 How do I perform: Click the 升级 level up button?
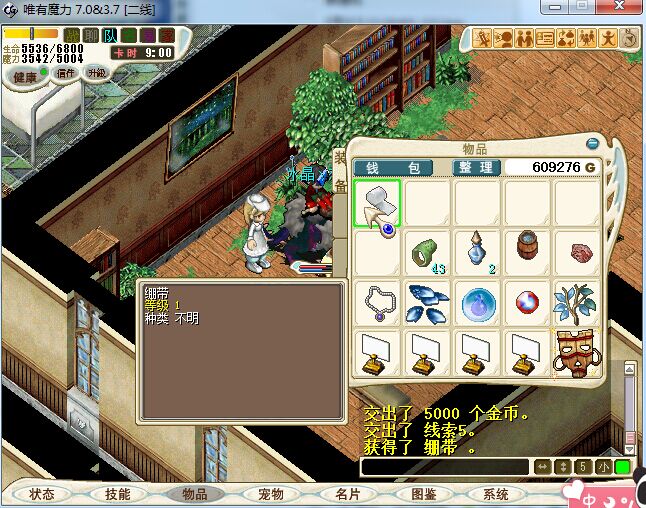coord(97,73)
